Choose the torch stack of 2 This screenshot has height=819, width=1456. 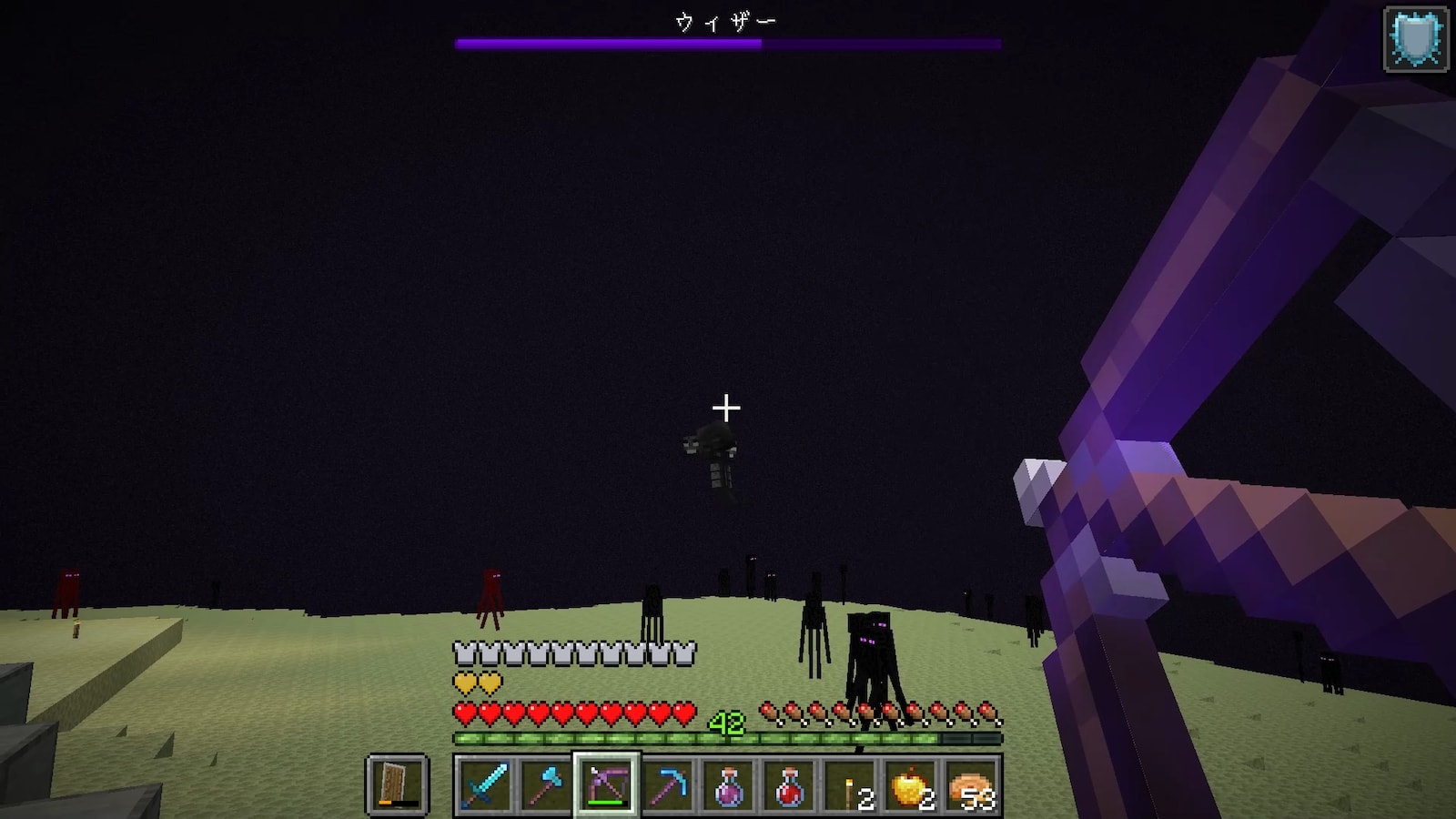[x=850, y=784]
